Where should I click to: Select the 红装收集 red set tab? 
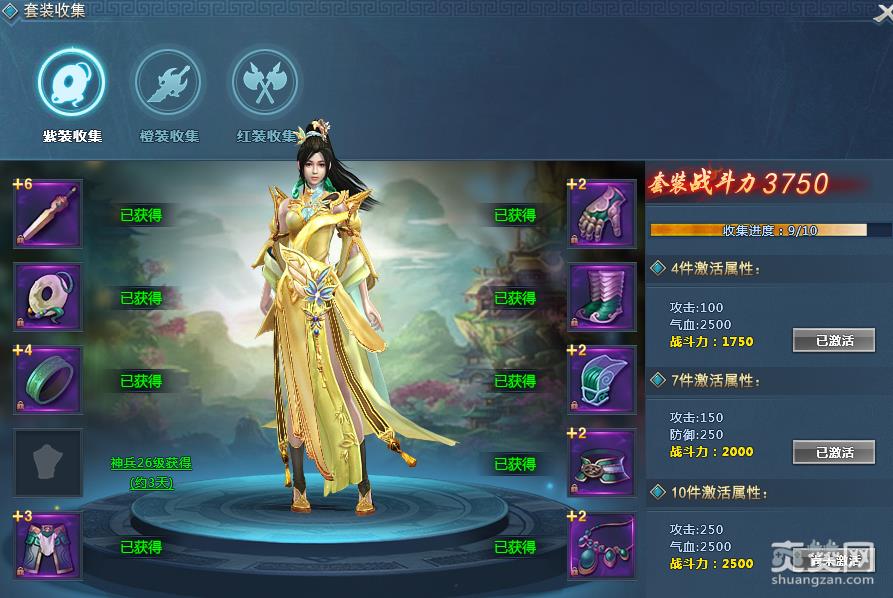pos(265,83)
